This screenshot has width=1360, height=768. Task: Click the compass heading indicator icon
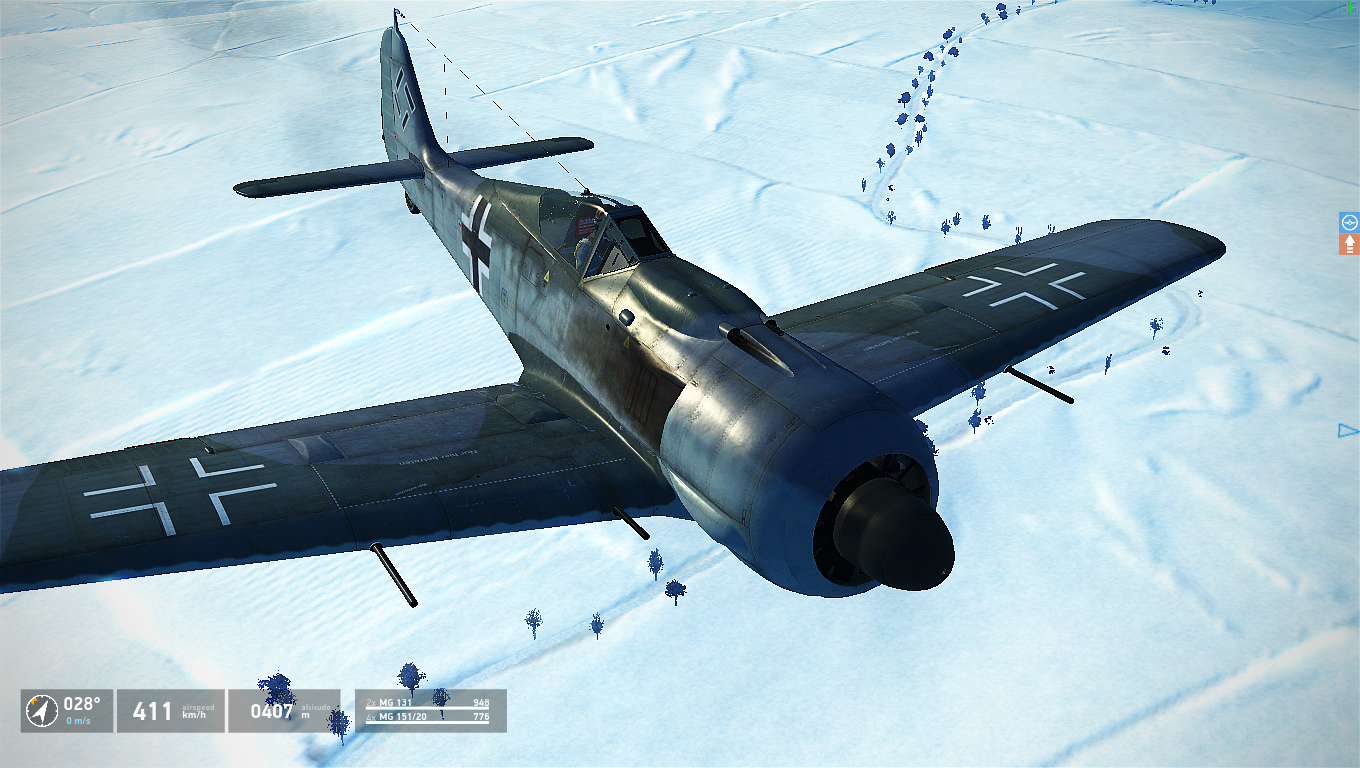(x=41, y=711)
